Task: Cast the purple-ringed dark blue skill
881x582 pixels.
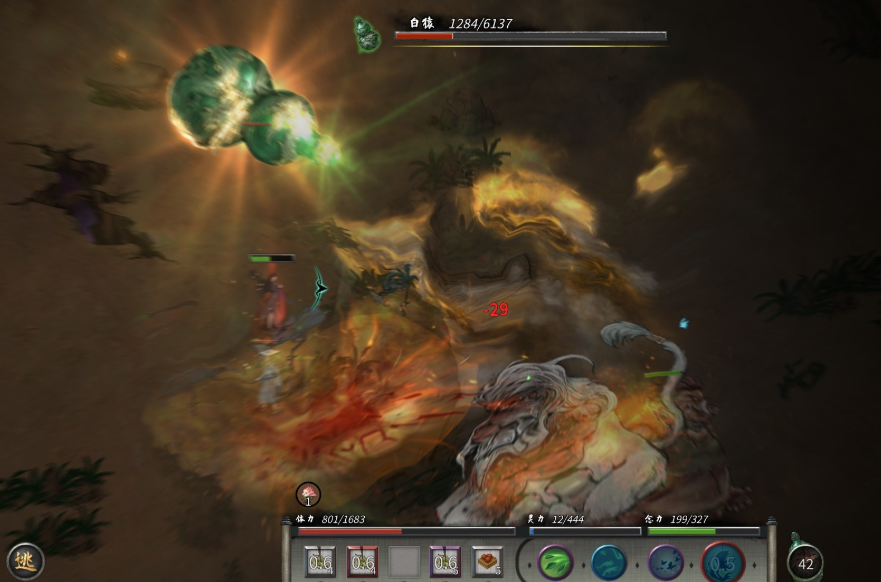Action: 666,563
